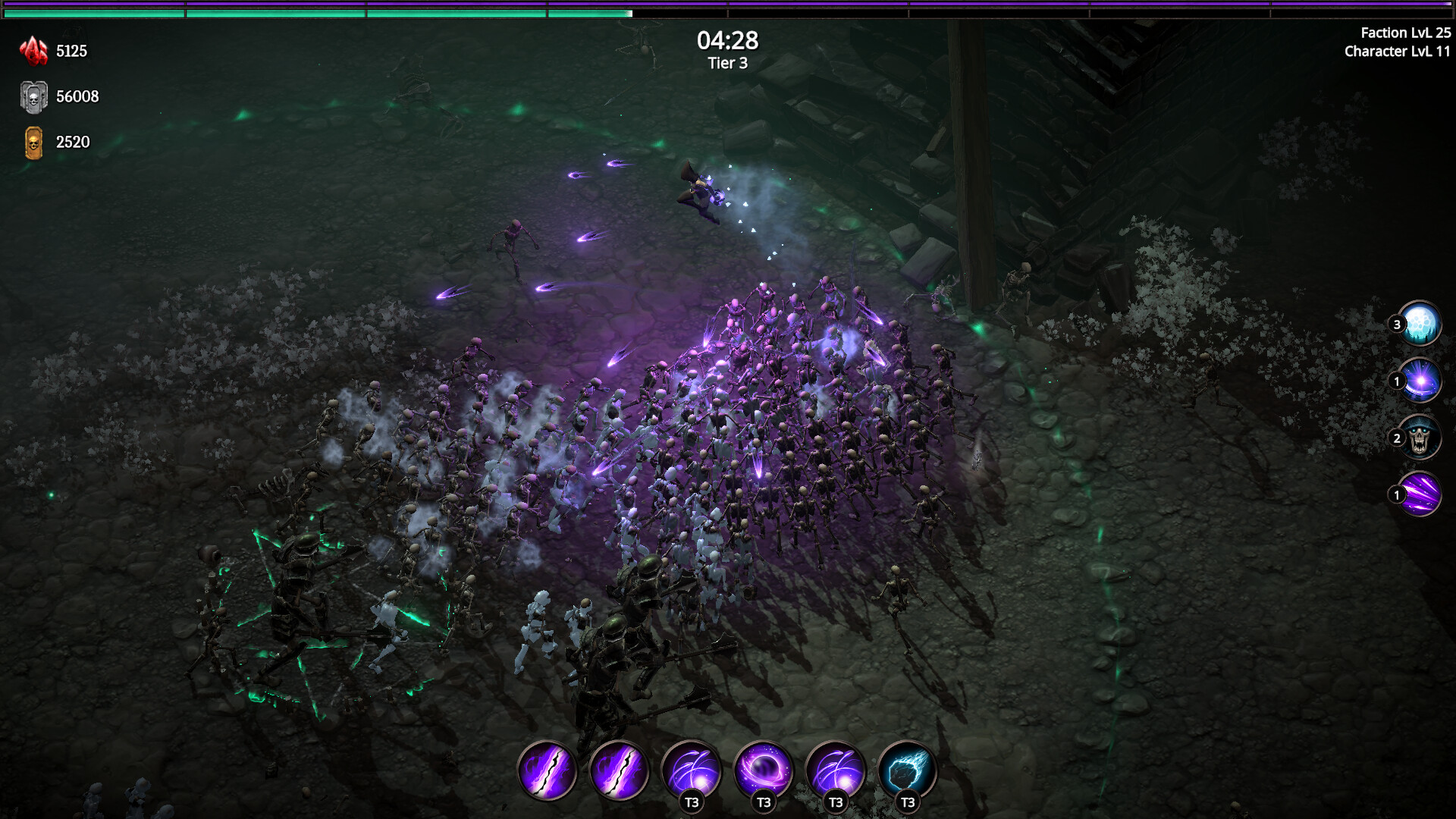Use the hooded skull ability with 2 charges
Viewport: 1456px width, 819px height.
pos(1421,436)
